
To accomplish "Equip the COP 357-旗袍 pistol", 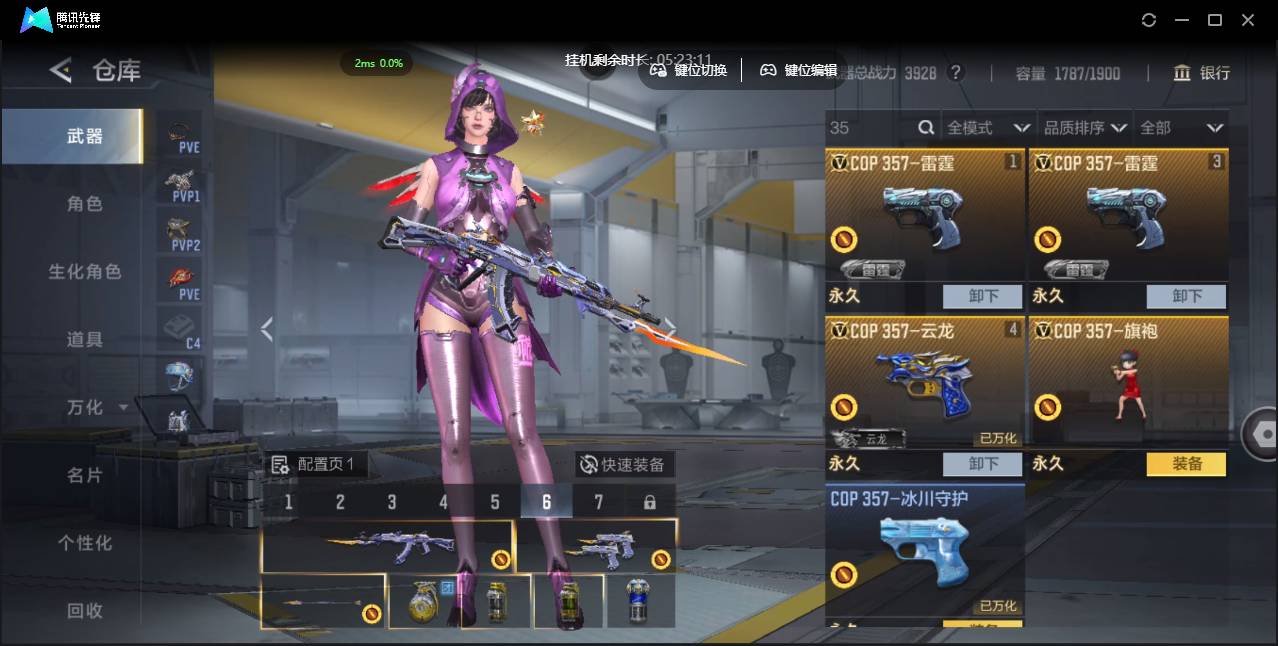I will point(1185,464).
